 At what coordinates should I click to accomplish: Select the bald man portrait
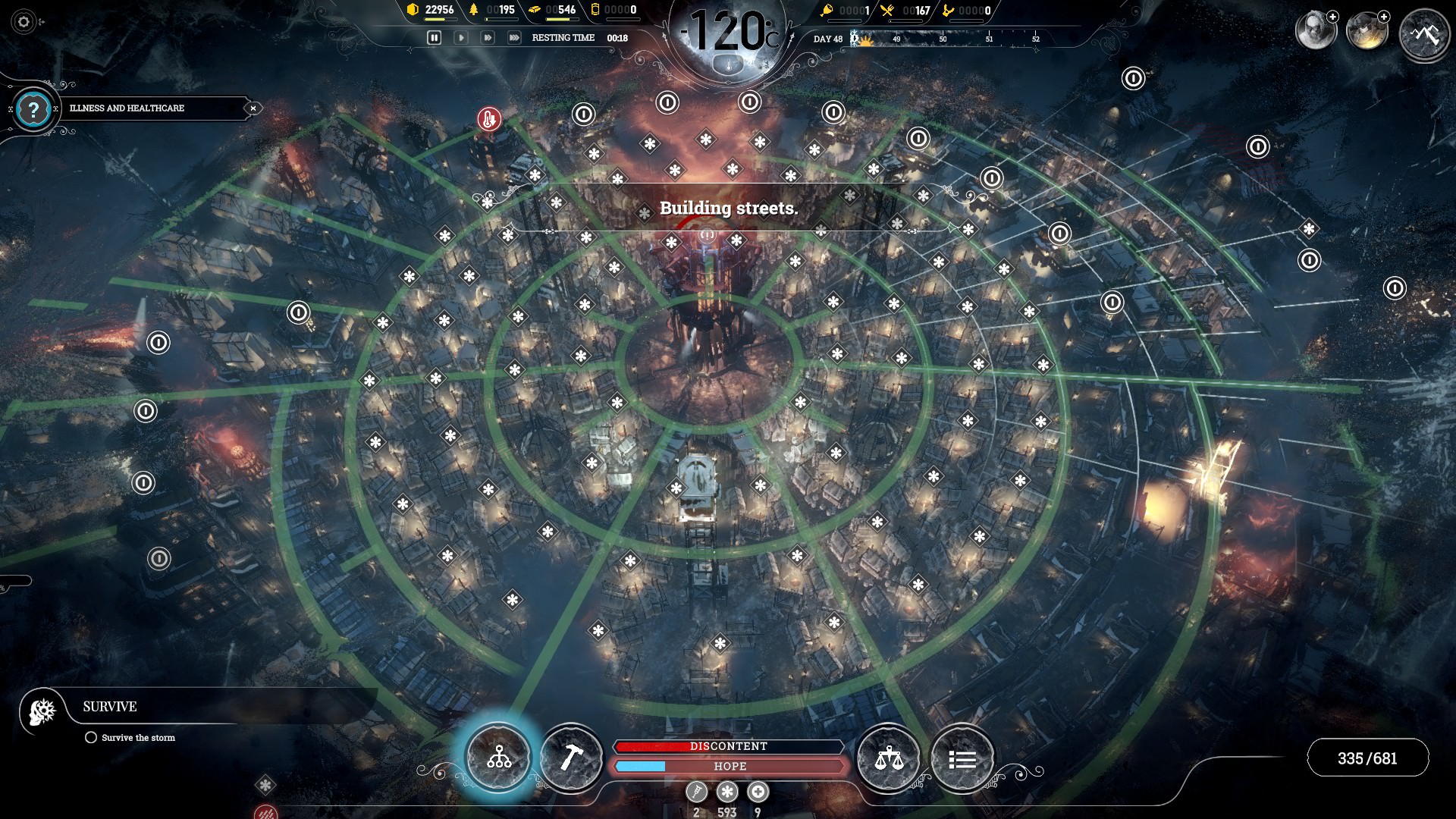click(1314, 31)
